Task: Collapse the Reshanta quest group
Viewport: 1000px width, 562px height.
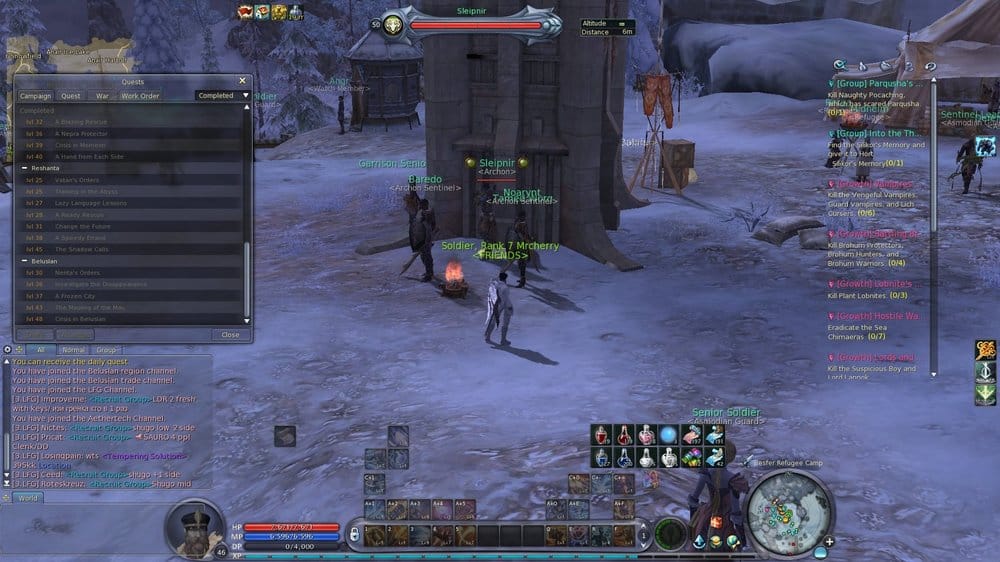Action: (25, 169)
